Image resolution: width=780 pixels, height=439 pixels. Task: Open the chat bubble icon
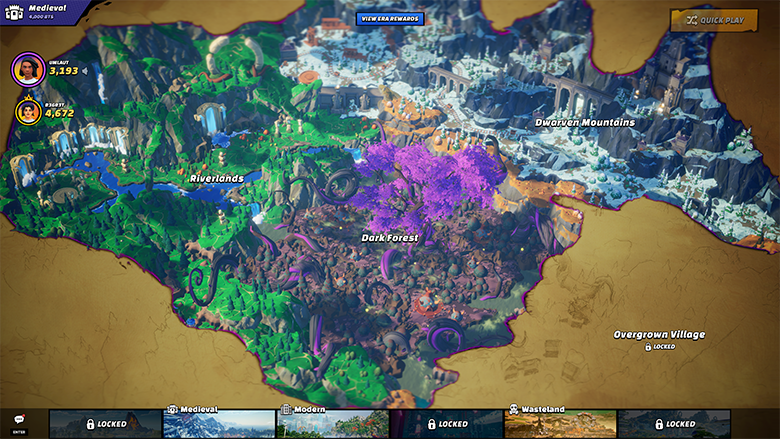coord(19,420)
